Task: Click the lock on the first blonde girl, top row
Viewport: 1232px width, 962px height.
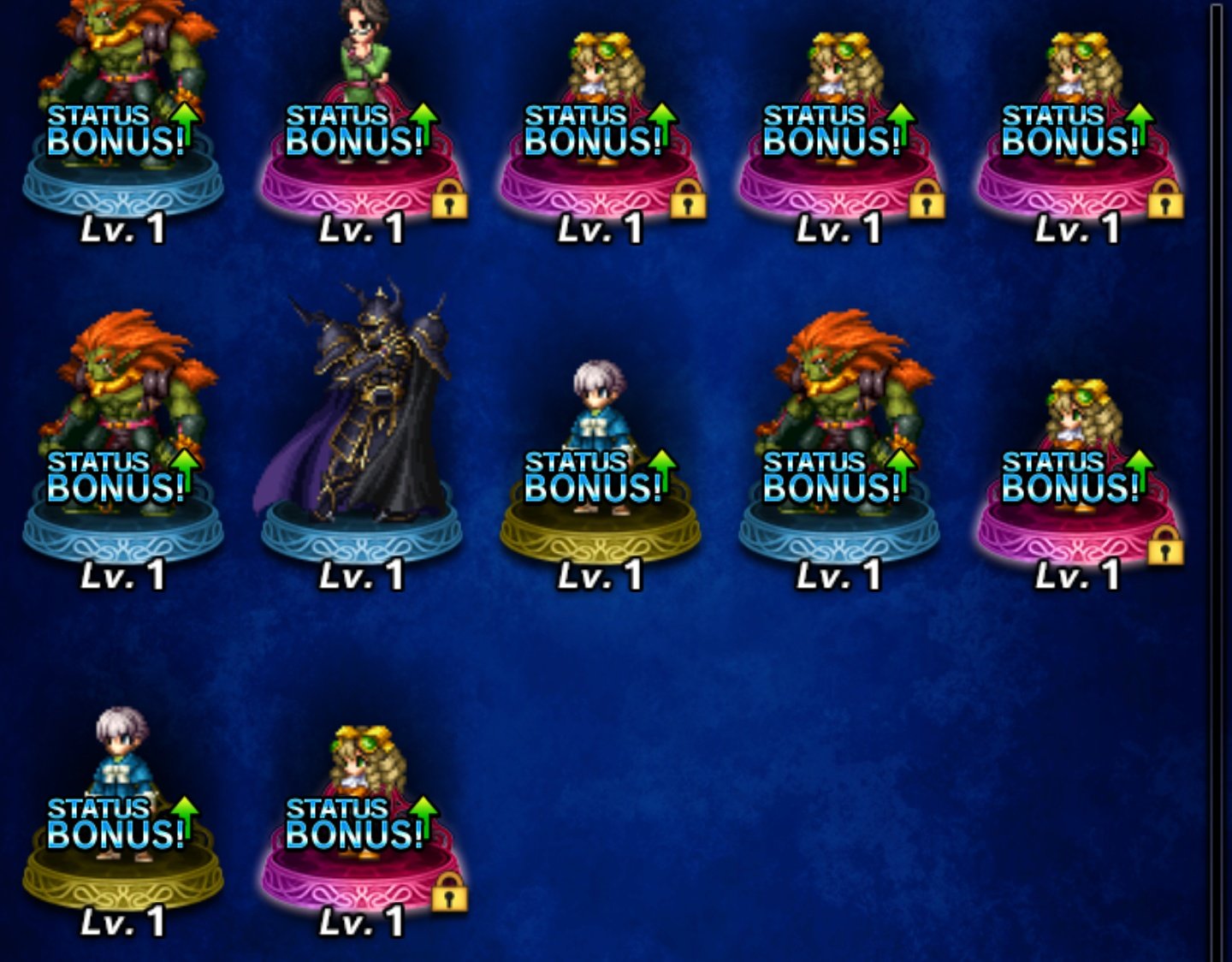Action: [690, 203]
